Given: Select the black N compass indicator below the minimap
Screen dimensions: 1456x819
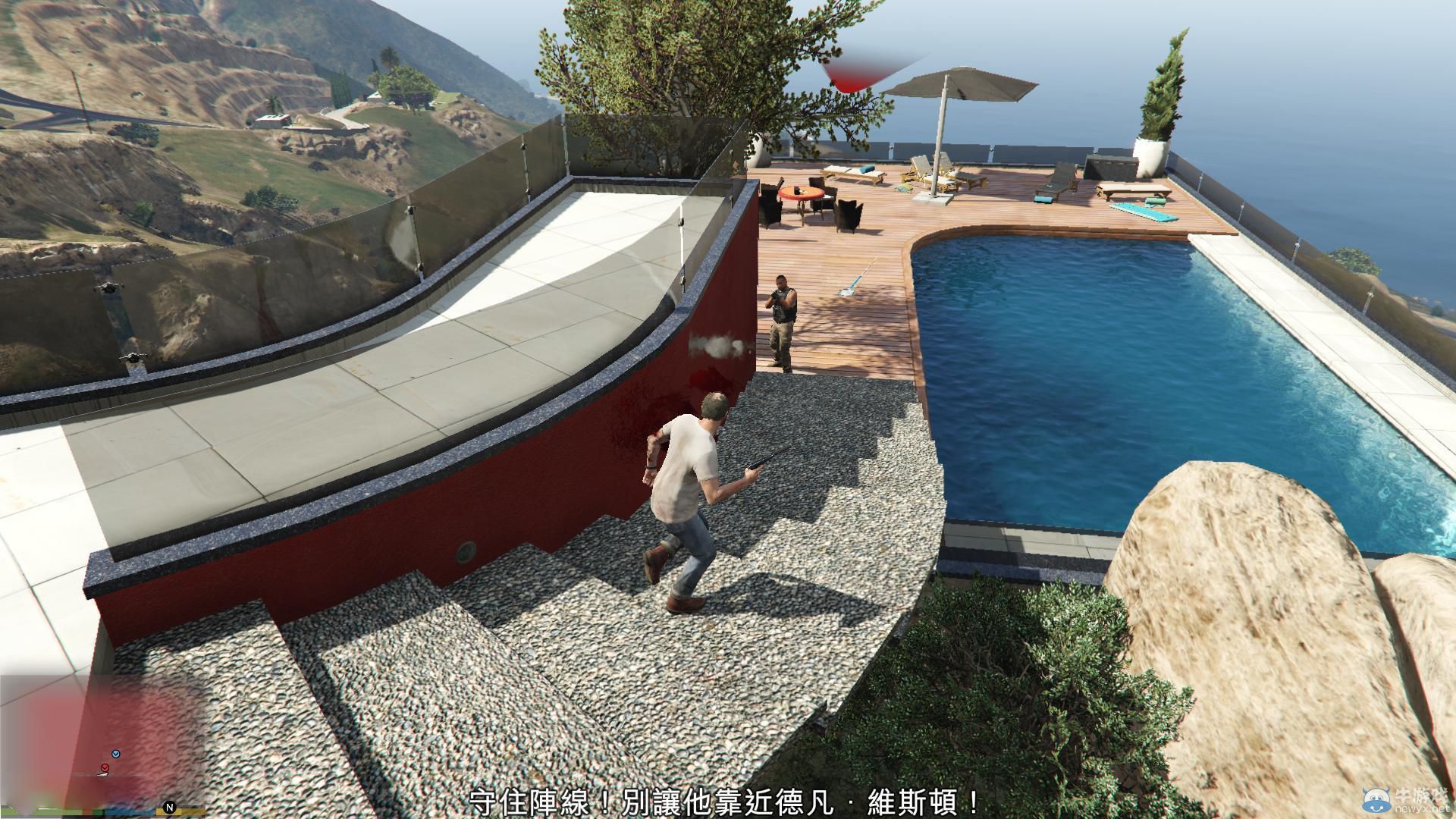Looking at the screenshot, I should coord(169,807).
